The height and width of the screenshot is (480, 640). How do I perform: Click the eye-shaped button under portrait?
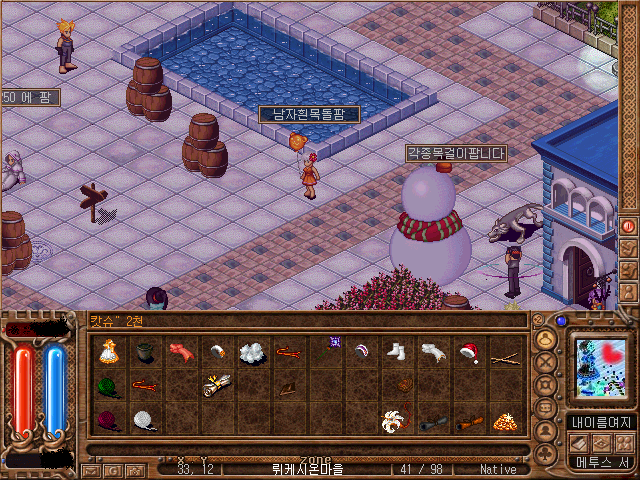point(601,443)
